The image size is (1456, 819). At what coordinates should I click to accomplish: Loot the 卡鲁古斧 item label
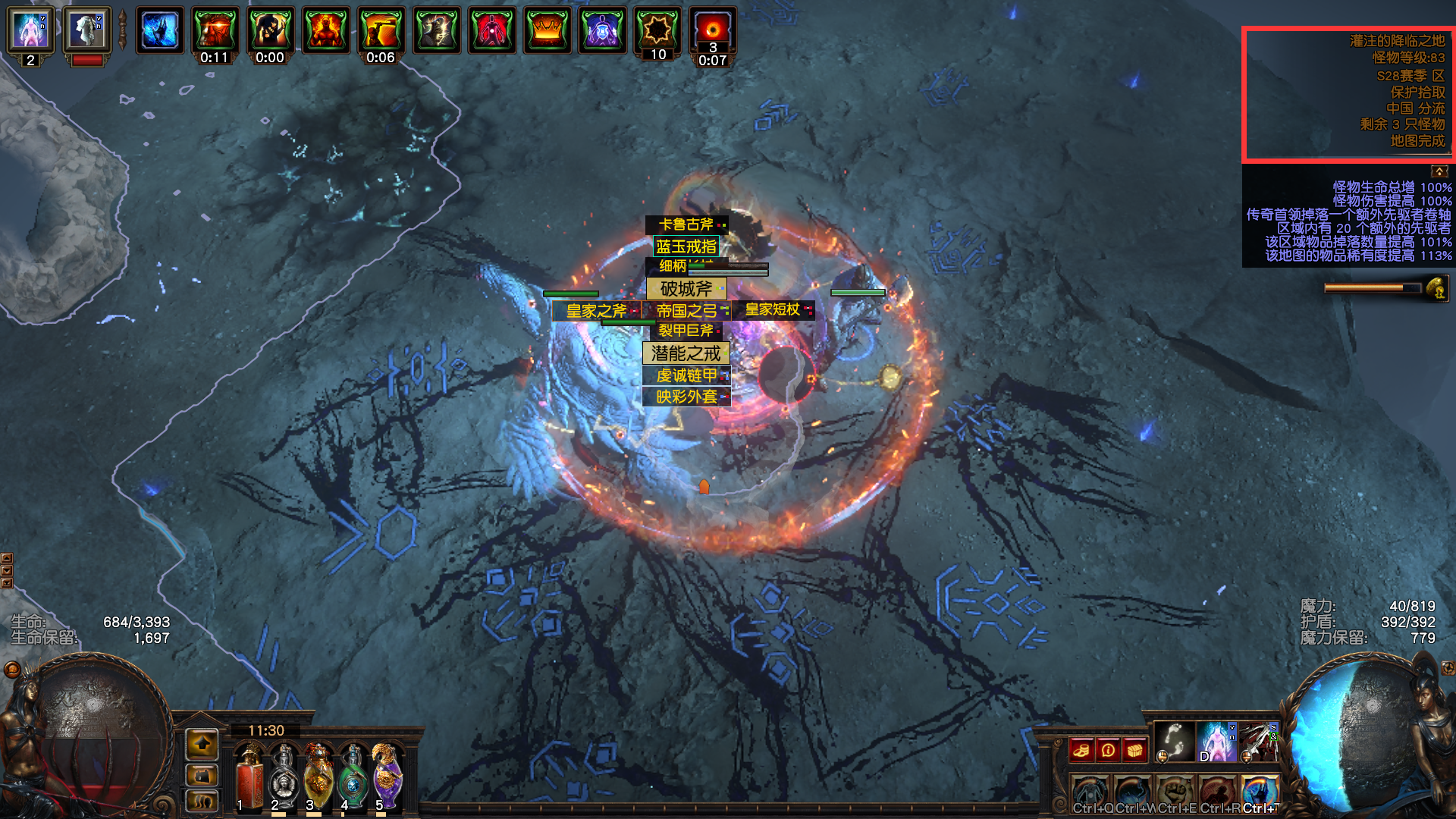coord(686,224)
